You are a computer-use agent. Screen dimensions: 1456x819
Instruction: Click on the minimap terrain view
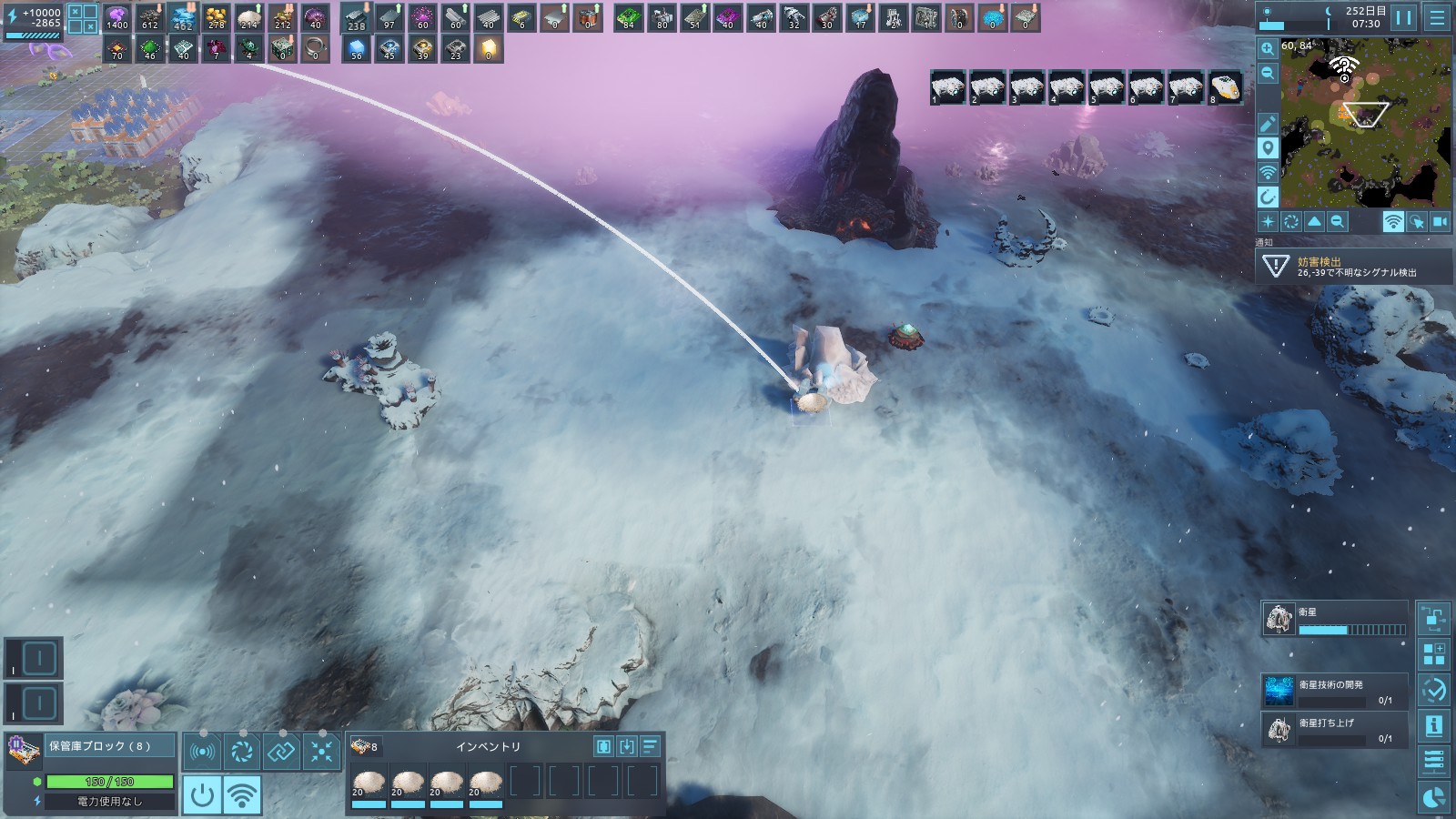point(1366,121)
